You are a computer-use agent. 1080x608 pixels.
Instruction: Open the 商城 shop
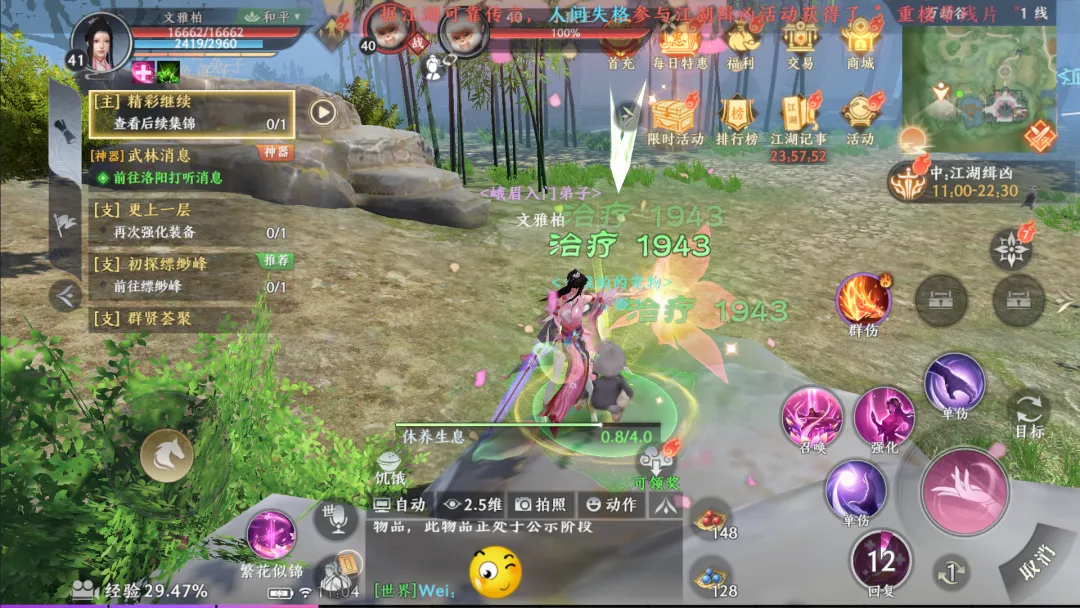pos(860,44)
